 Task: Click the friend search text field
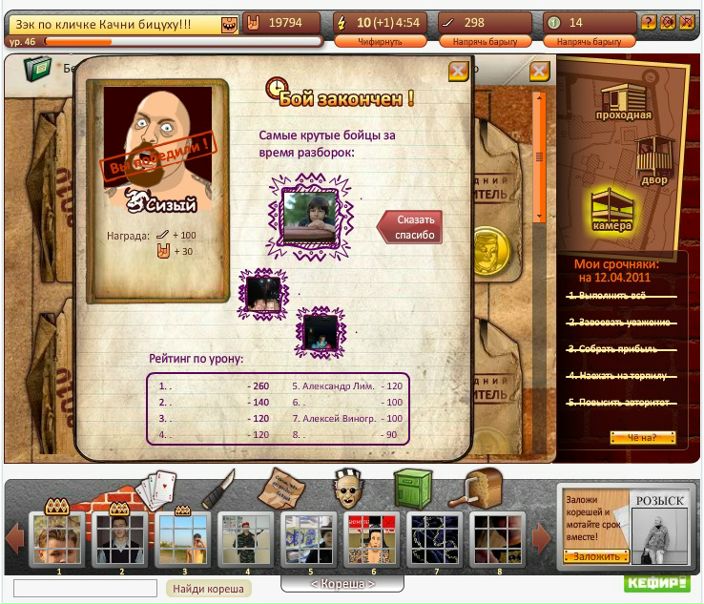point(85,589)
